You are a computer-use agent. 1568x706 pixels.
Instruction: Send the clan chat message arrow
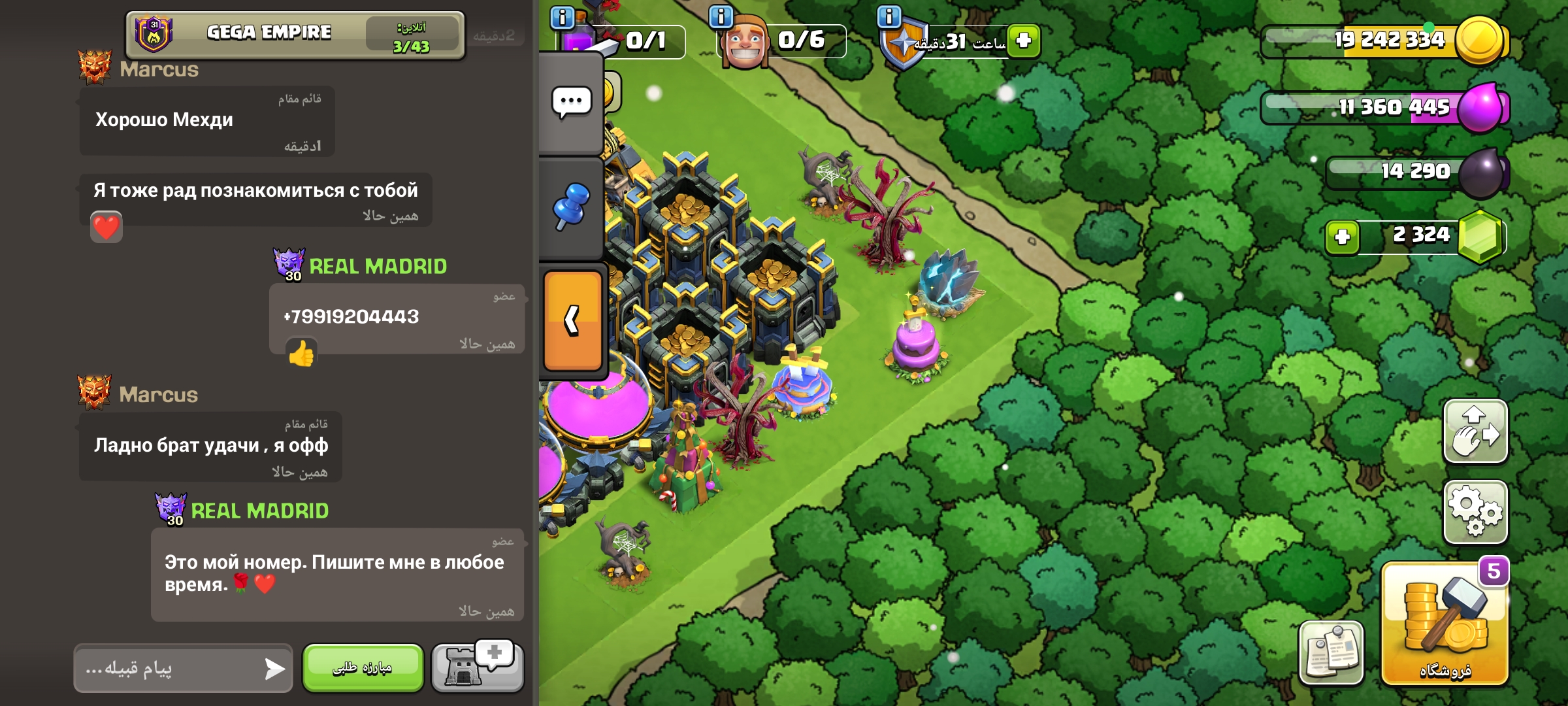pyautogui.click(x=274, y=668)
